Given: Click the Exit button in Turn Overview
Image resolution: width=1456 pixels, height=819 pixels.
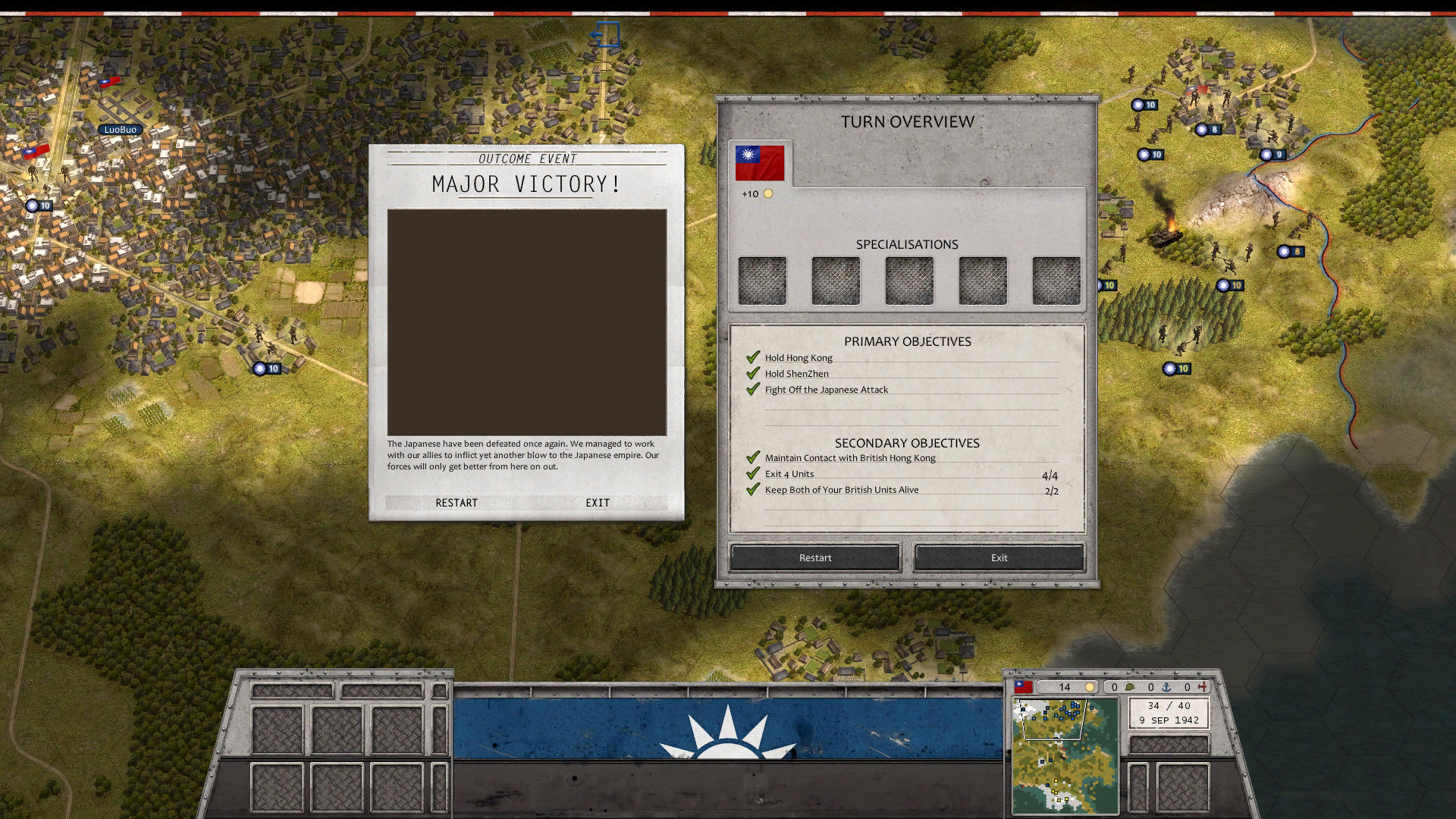Looking at the screenshot, I should [x=999, y=557].
